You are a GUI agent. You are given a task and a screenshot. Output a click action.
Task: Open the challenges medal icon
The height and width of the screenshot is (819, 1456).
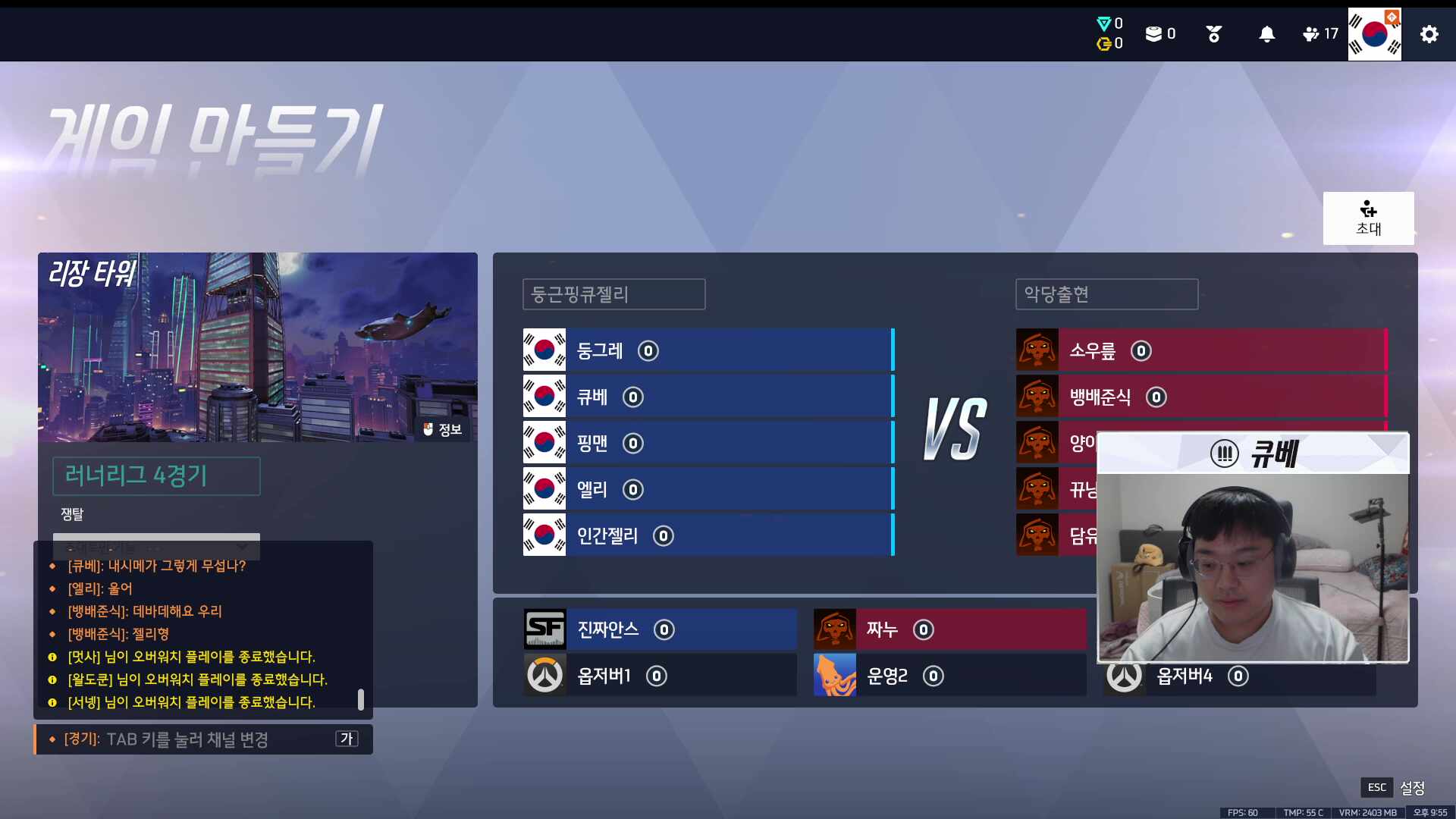[1213, 33]
